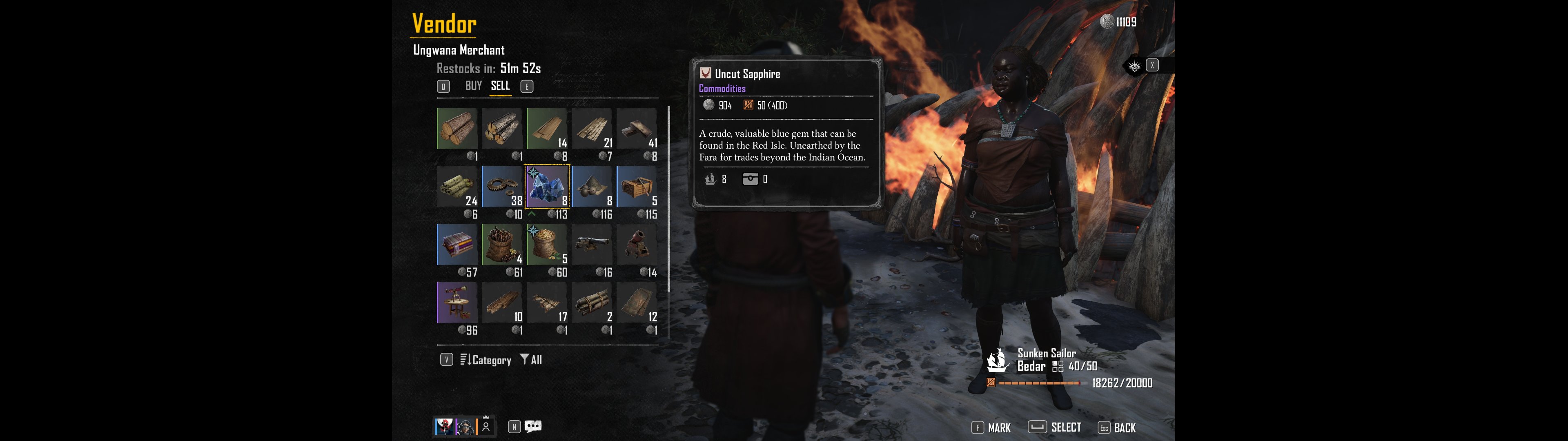This screenshot has width=1568, height=441.
Task: Select the striped fabric stack slot
Action: [457, 244]
